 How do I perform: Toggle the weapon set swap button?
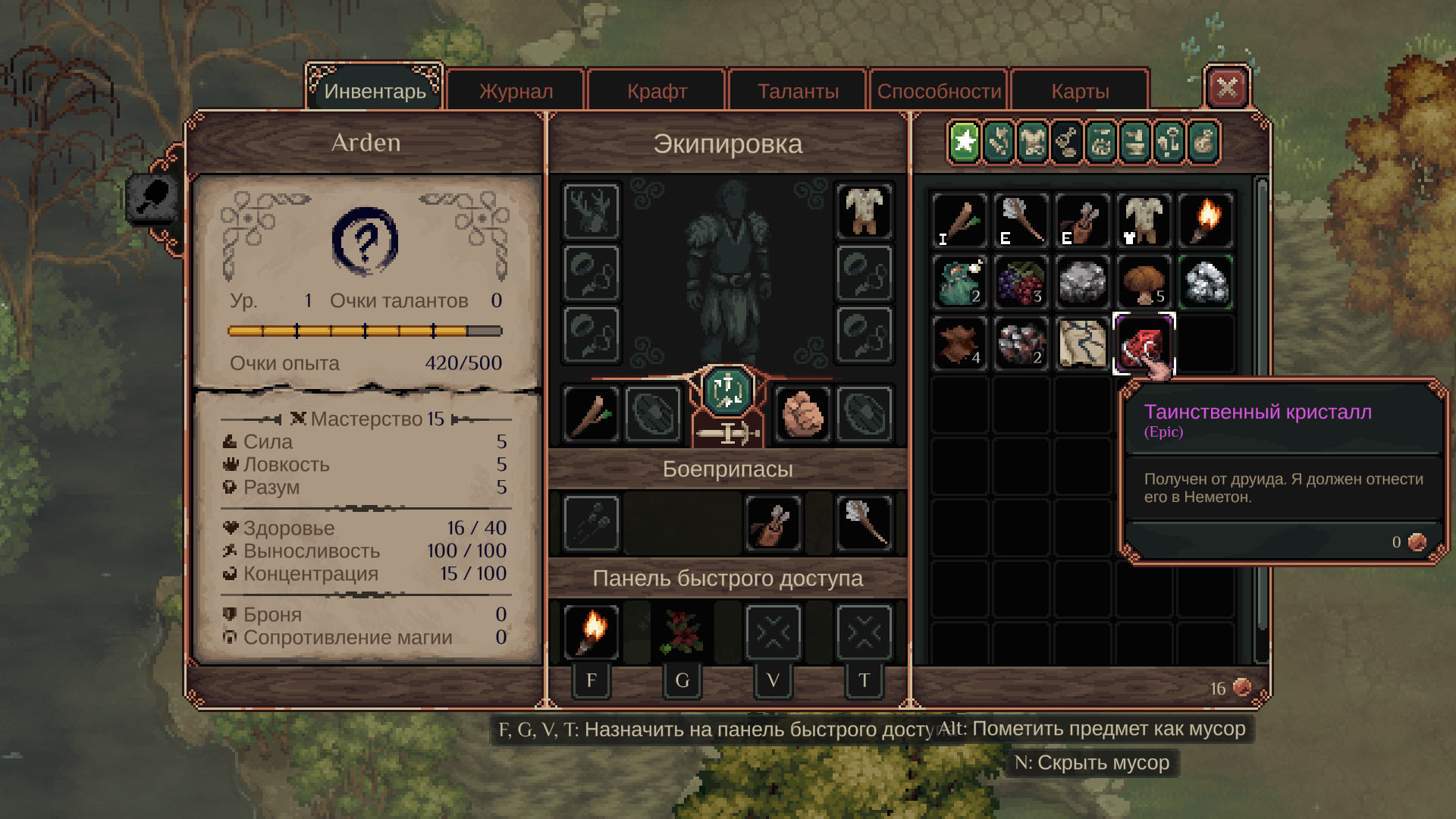[x=727, y=391]
